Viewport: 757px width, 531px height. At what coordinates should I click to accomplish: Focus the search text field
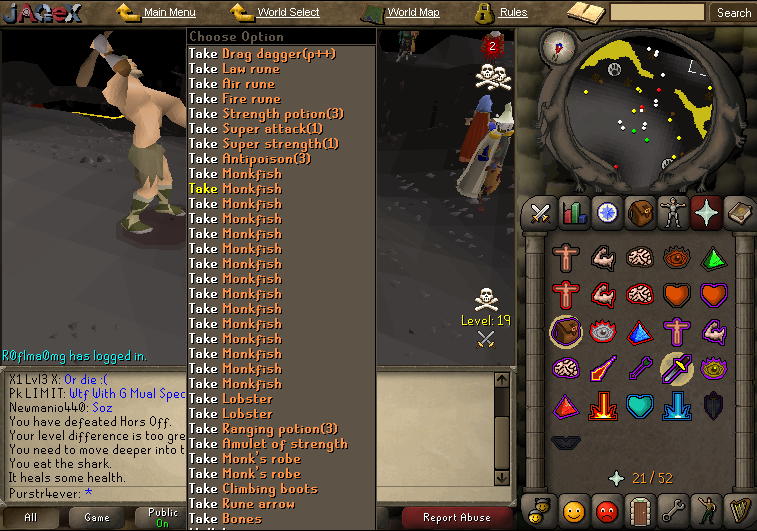(657, 13)
